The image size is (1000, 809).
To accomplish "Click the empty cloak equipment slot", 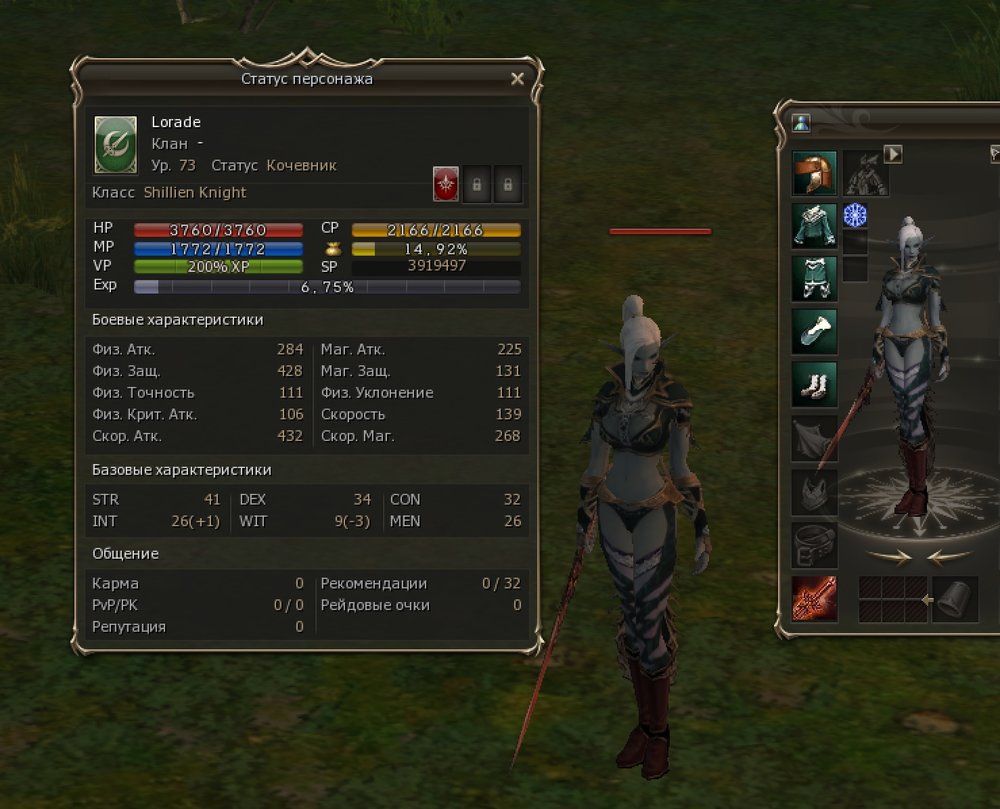I will point(814,438).
